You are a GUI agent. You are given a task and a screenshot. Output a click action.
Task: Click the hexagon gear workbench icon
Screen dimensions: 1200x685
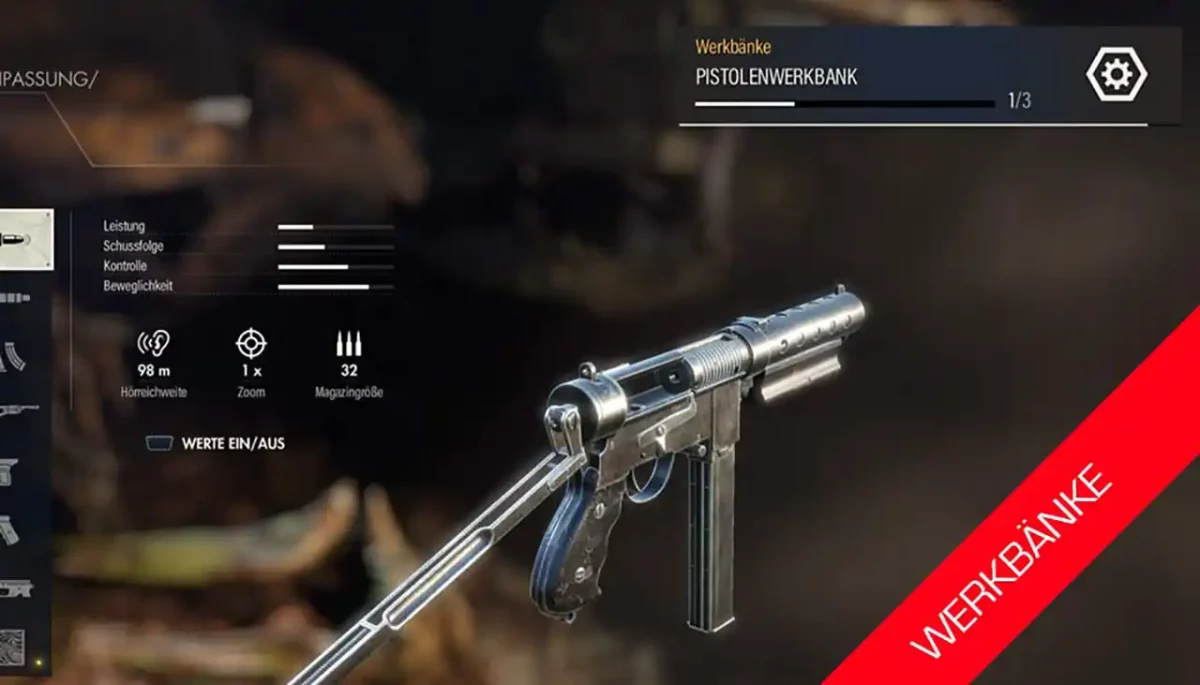[1116, 74]
